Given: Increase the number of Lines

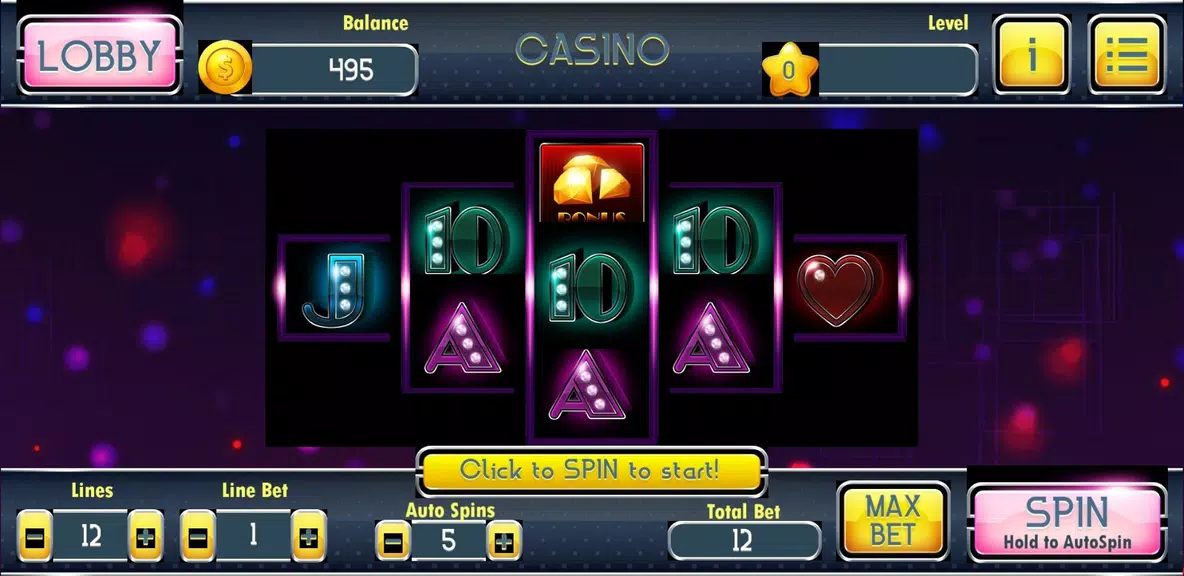Looking at the screenshot, I should click(x=146, y=537).
